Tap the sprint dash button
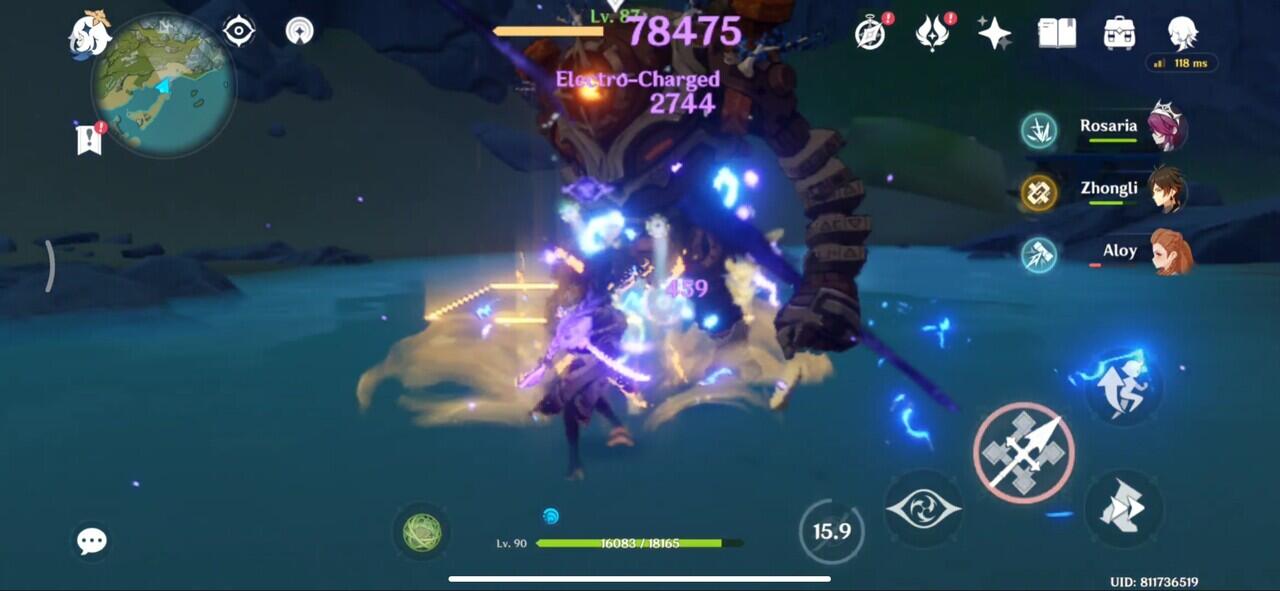This screenshot has width=1280, height=591. click(1124, 385)
